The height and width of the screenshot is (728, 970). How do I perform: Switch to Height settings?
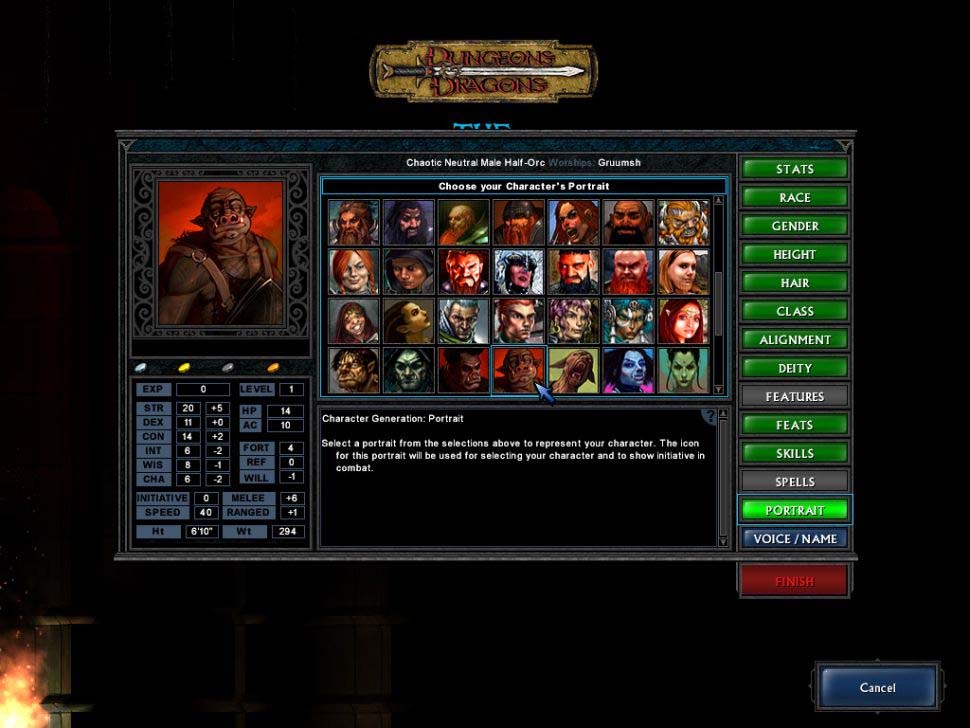coord(795,254)
